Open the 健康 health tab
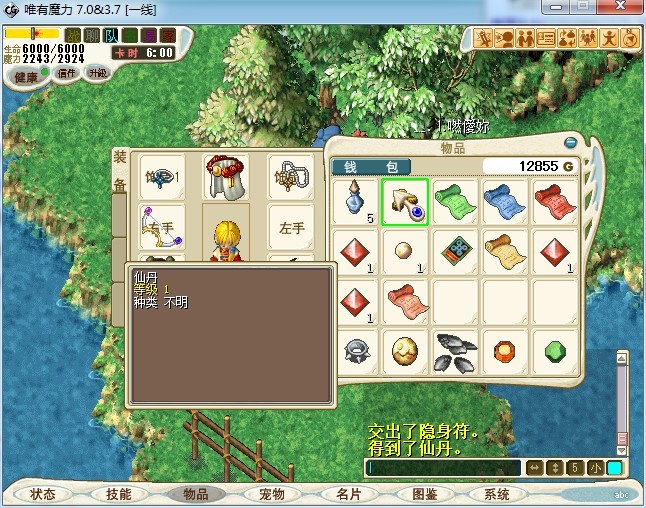Image resolution: width=646 pixels, height=508 pixels. pyautogui.click(x=25, y=76)
